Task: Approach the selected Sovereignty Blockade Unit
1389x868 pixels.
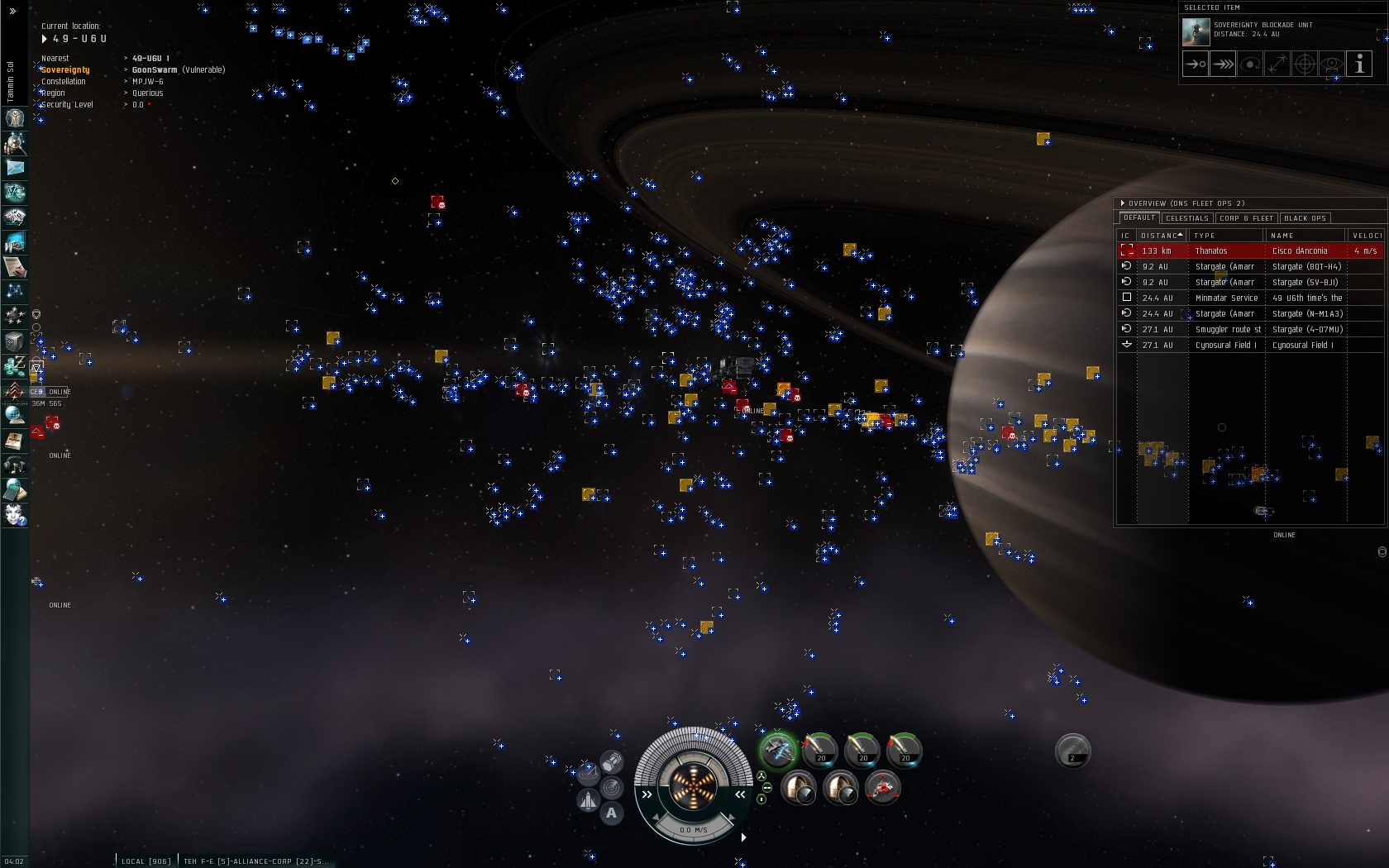Action: [1196, 64]
